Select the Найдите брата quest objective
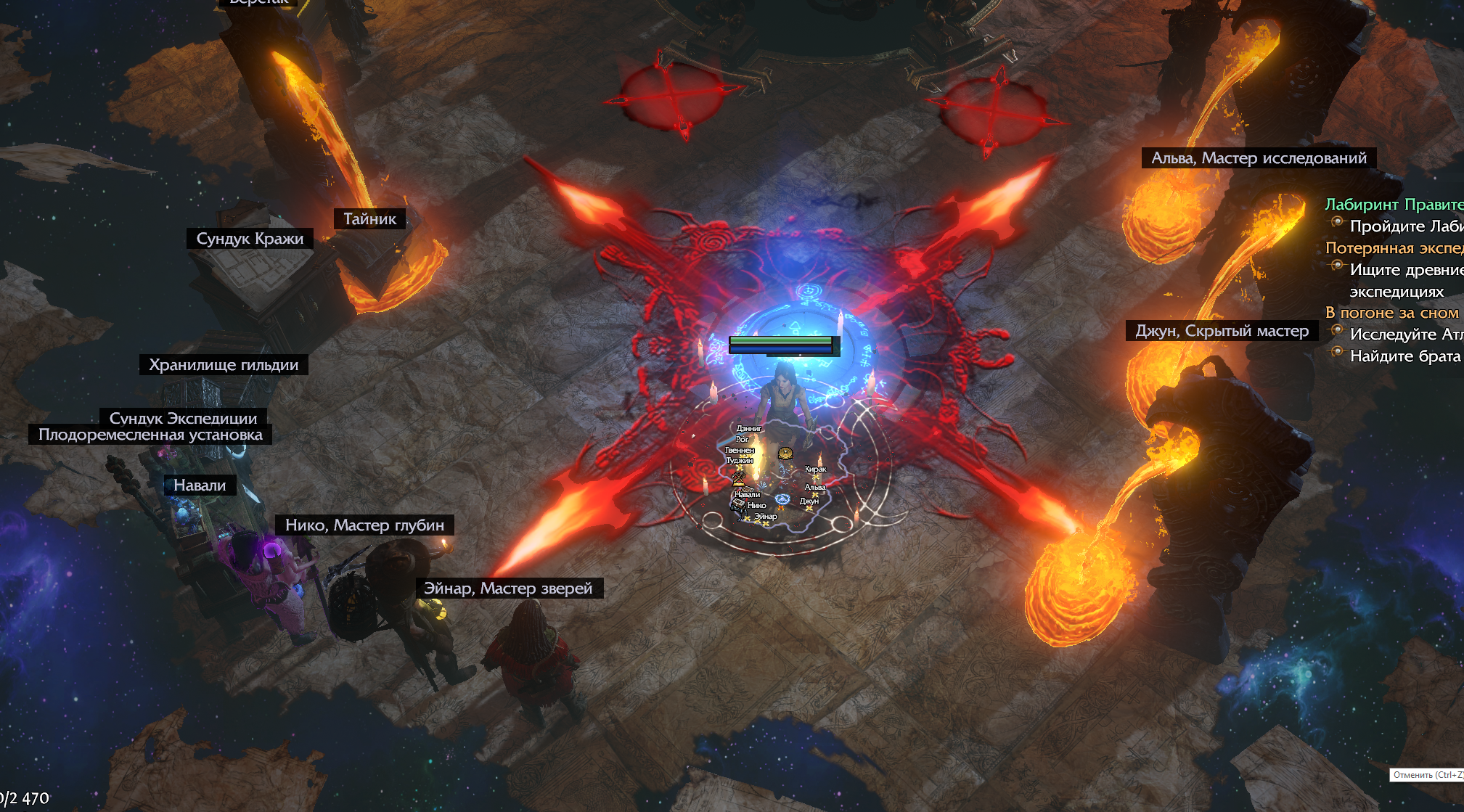The image size is (1464, 812). coord(1404,356)
